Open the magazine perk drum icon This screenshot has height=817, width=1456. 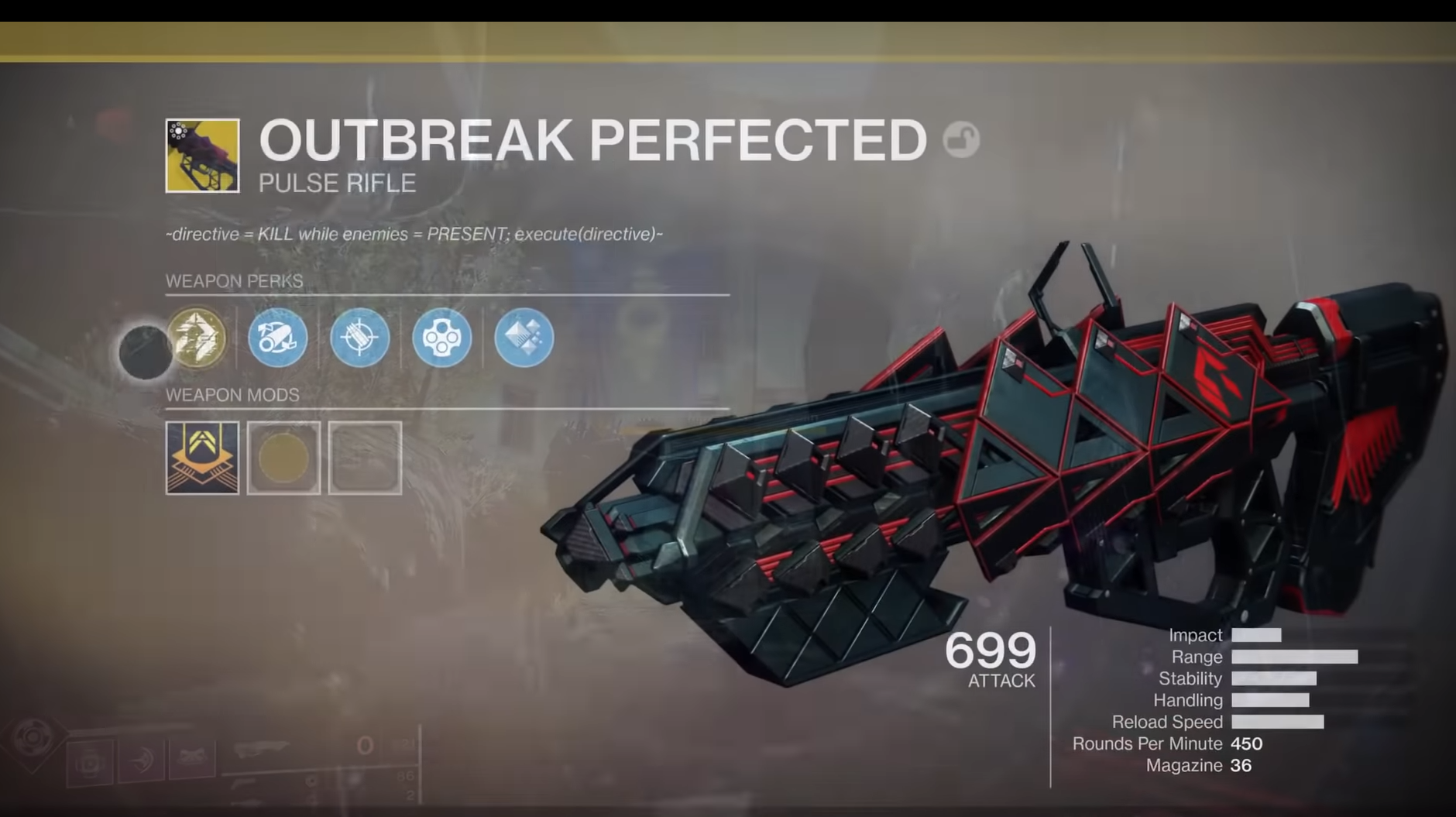click(442, 338)
